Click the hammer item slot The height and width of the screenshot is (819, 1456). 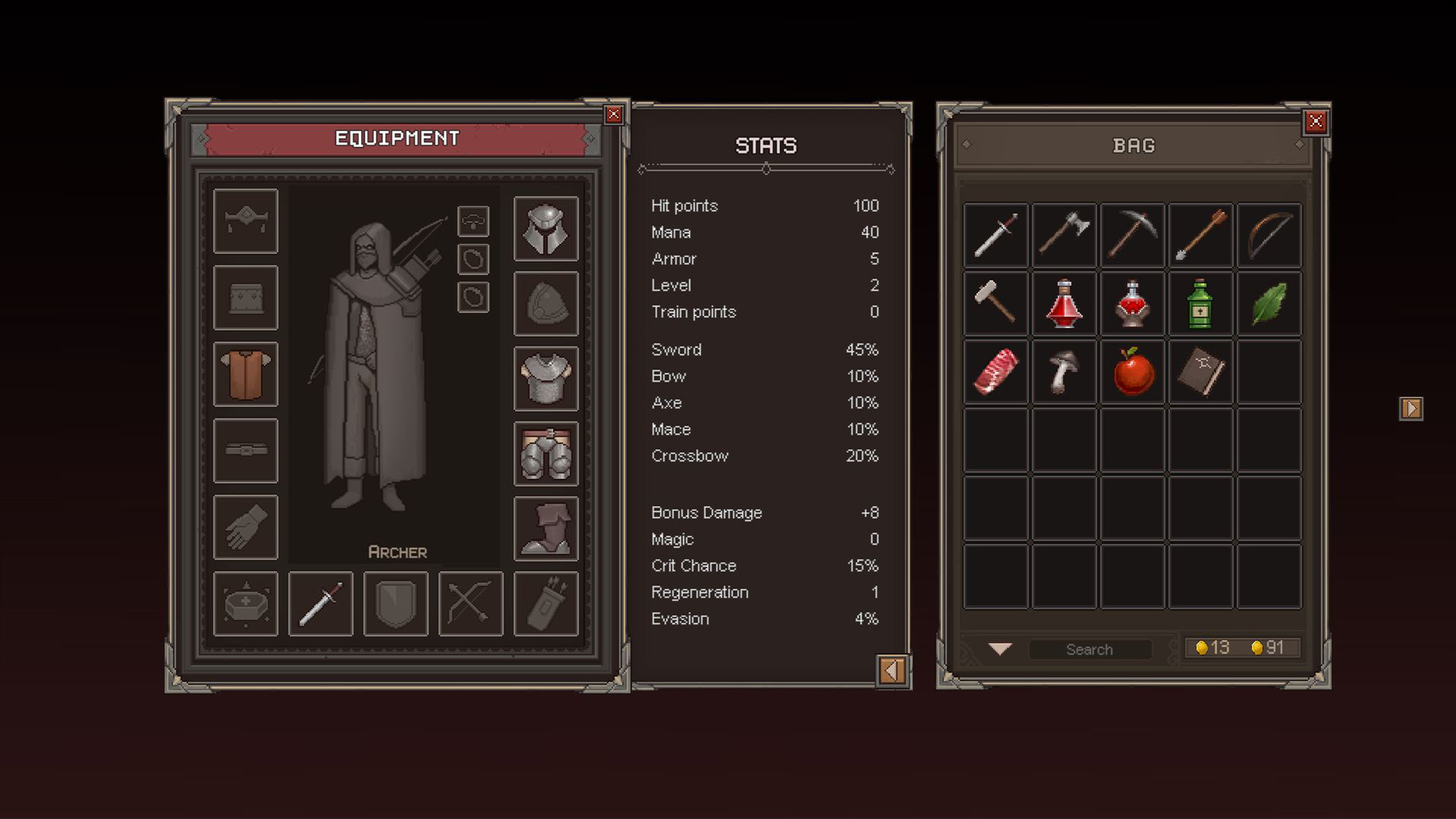(x=996, y=303)
